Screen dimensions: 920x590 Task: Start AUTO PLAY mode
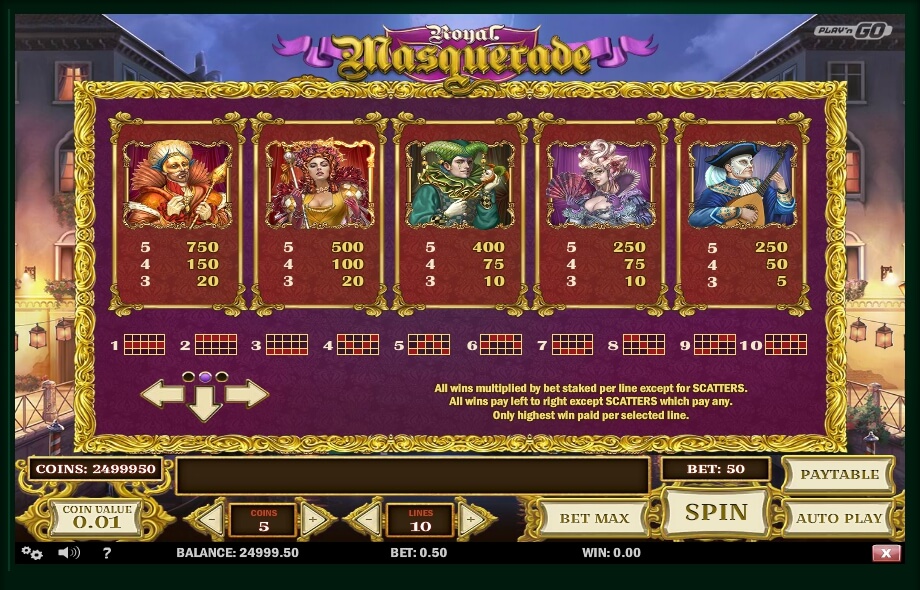839,518
